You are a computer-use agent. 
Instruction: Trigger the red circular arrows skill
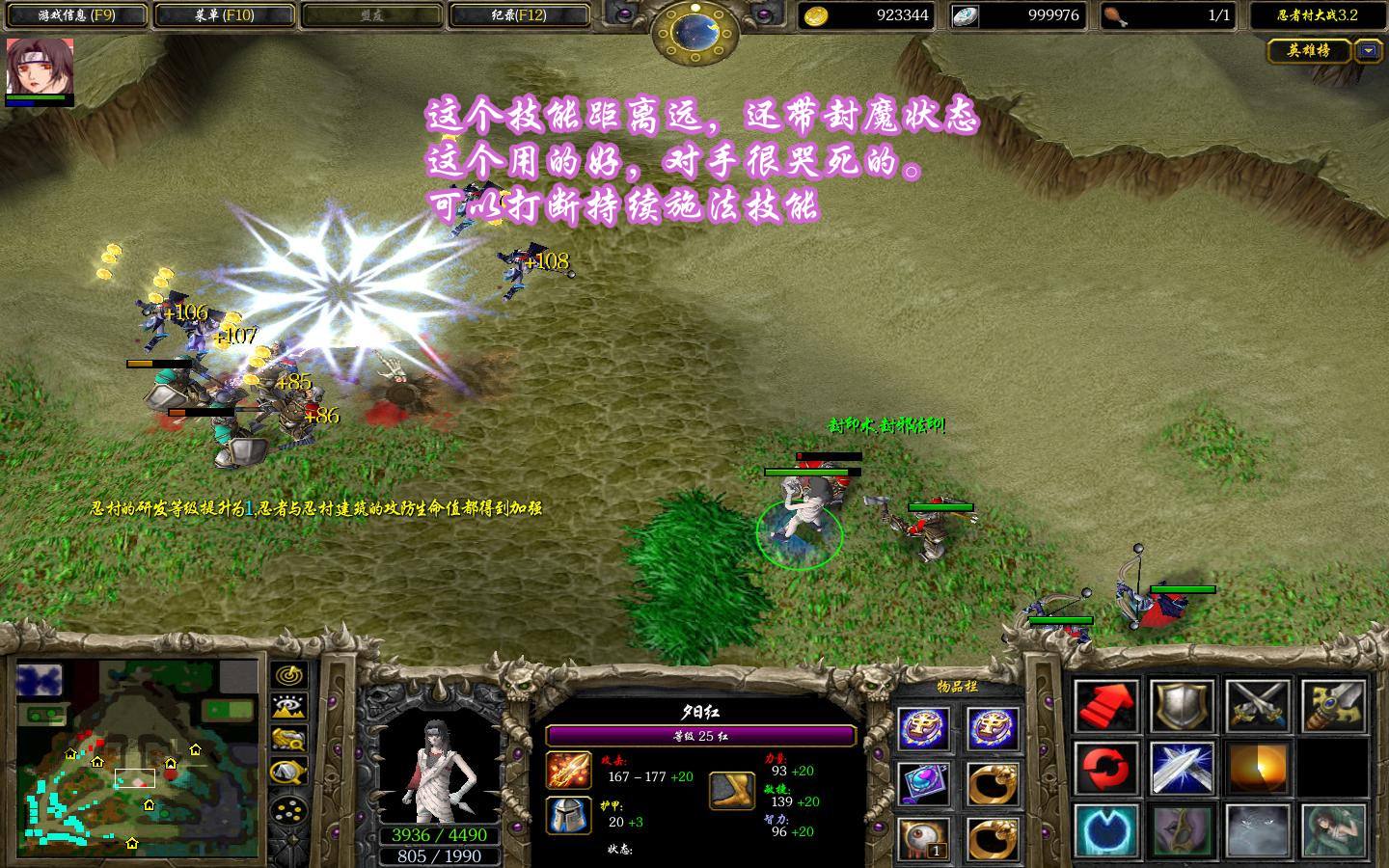[x=1106, y=772]
